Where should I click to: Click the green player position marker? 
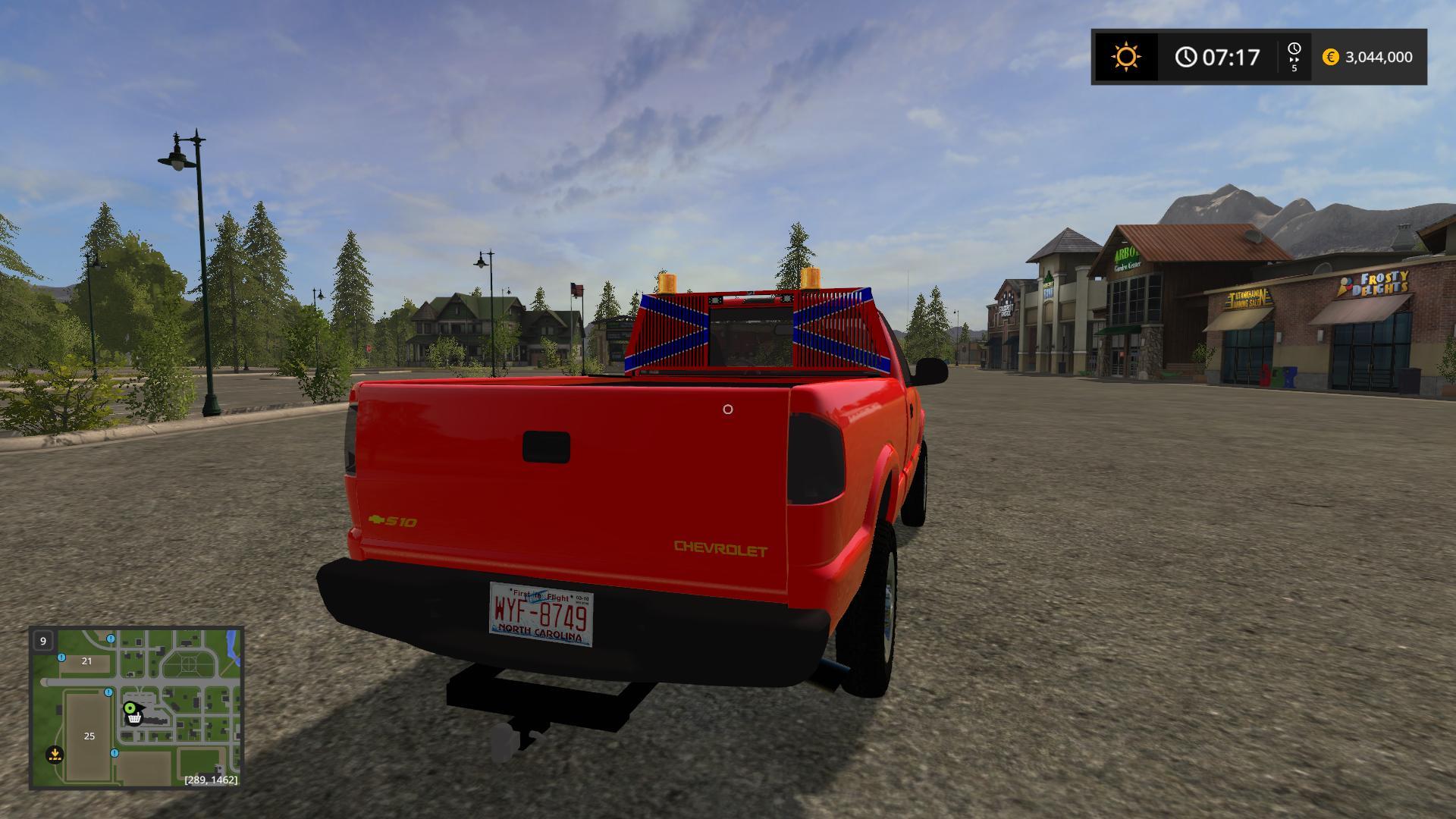(x=130, y=708)
